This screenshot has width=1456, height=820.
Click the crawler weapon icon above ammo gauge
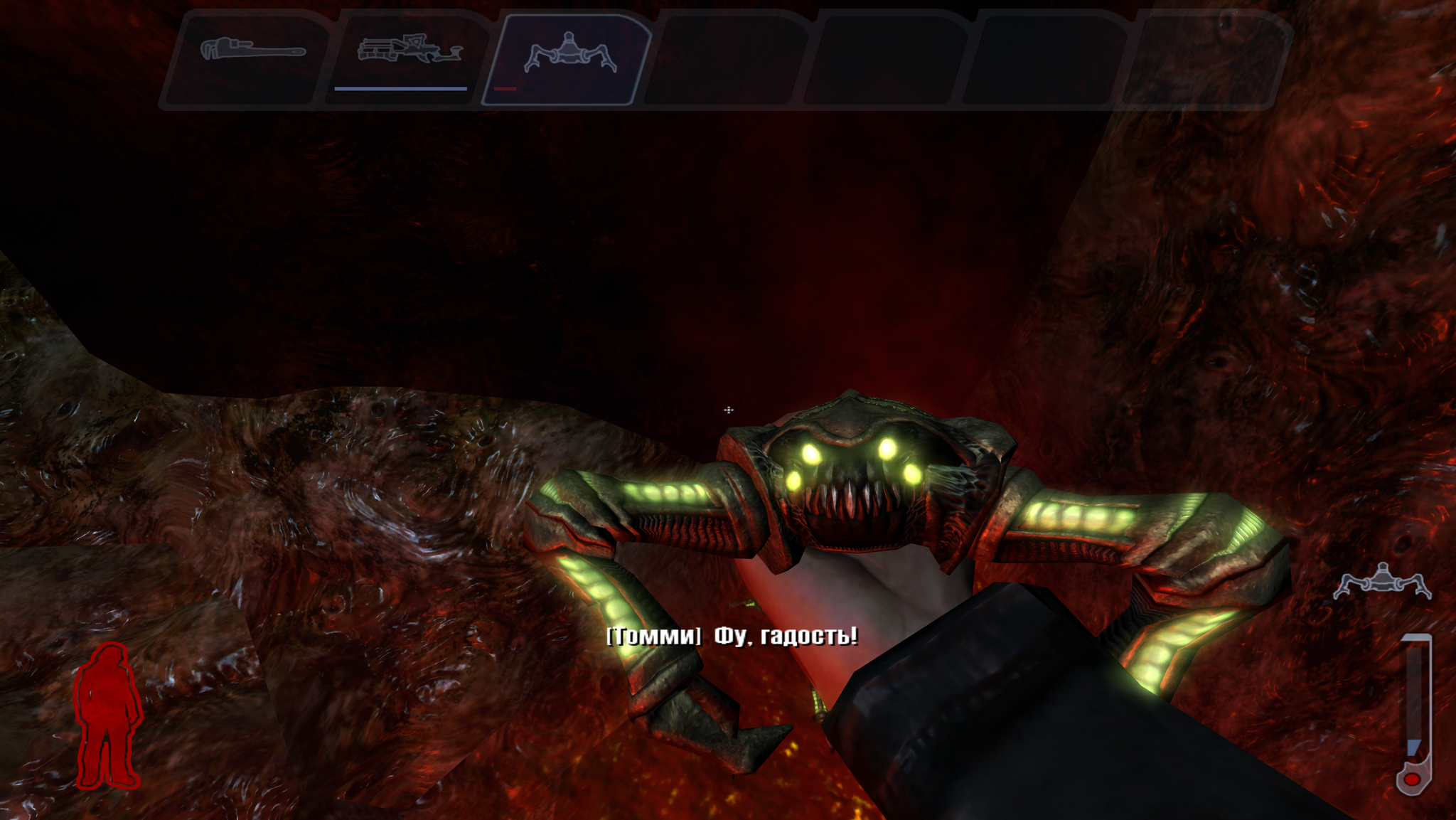click(1381, 582)
